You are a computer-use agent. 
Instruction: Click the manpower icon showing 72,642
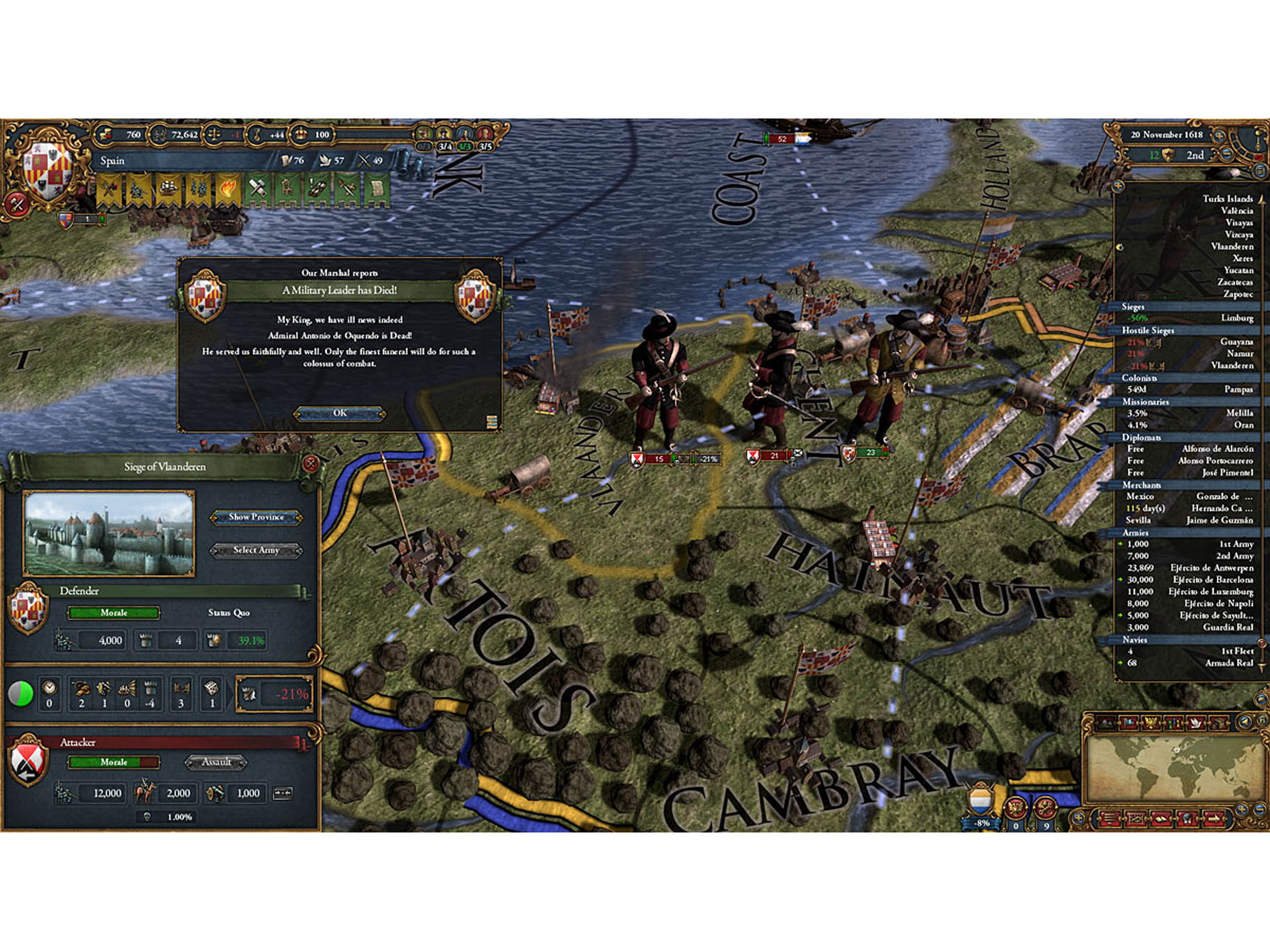[x=160, y=134]
